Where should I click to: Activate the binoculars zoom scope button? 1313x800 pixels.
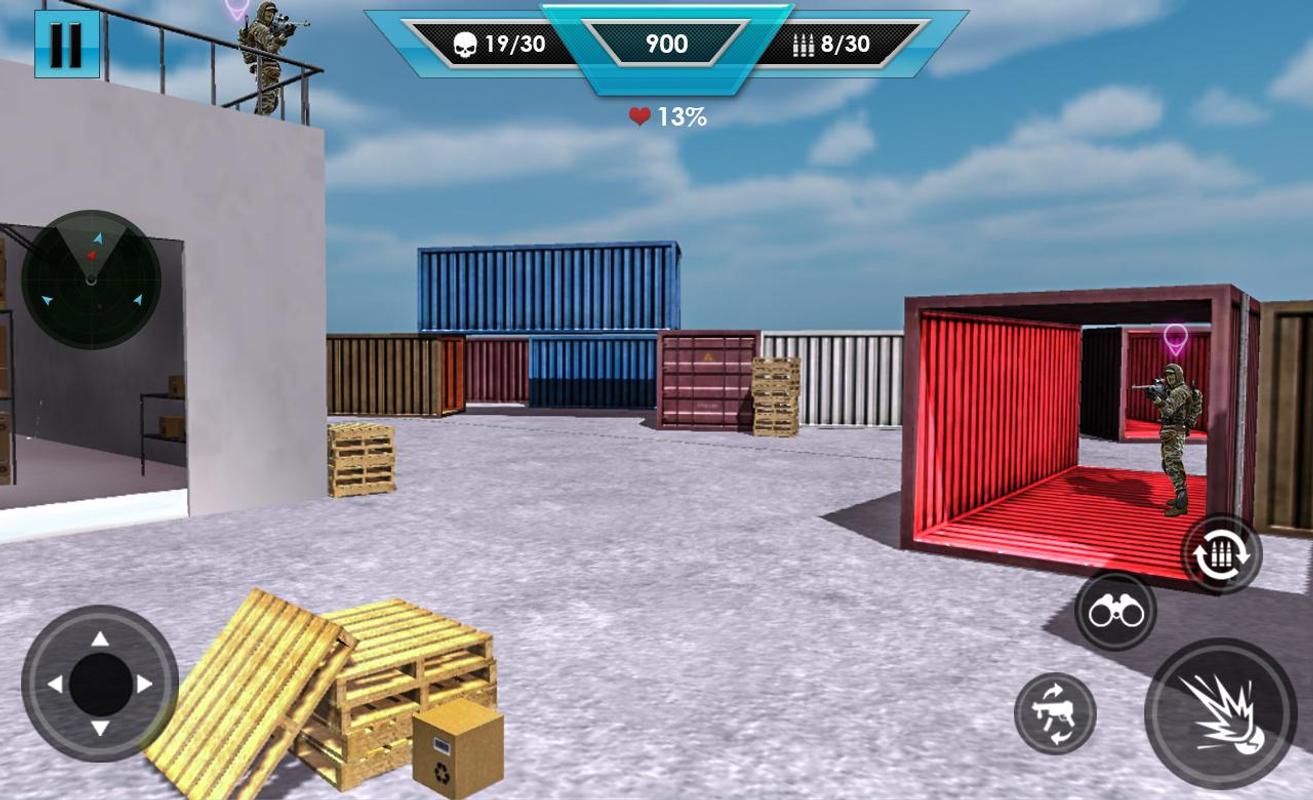coord(1115,611)
